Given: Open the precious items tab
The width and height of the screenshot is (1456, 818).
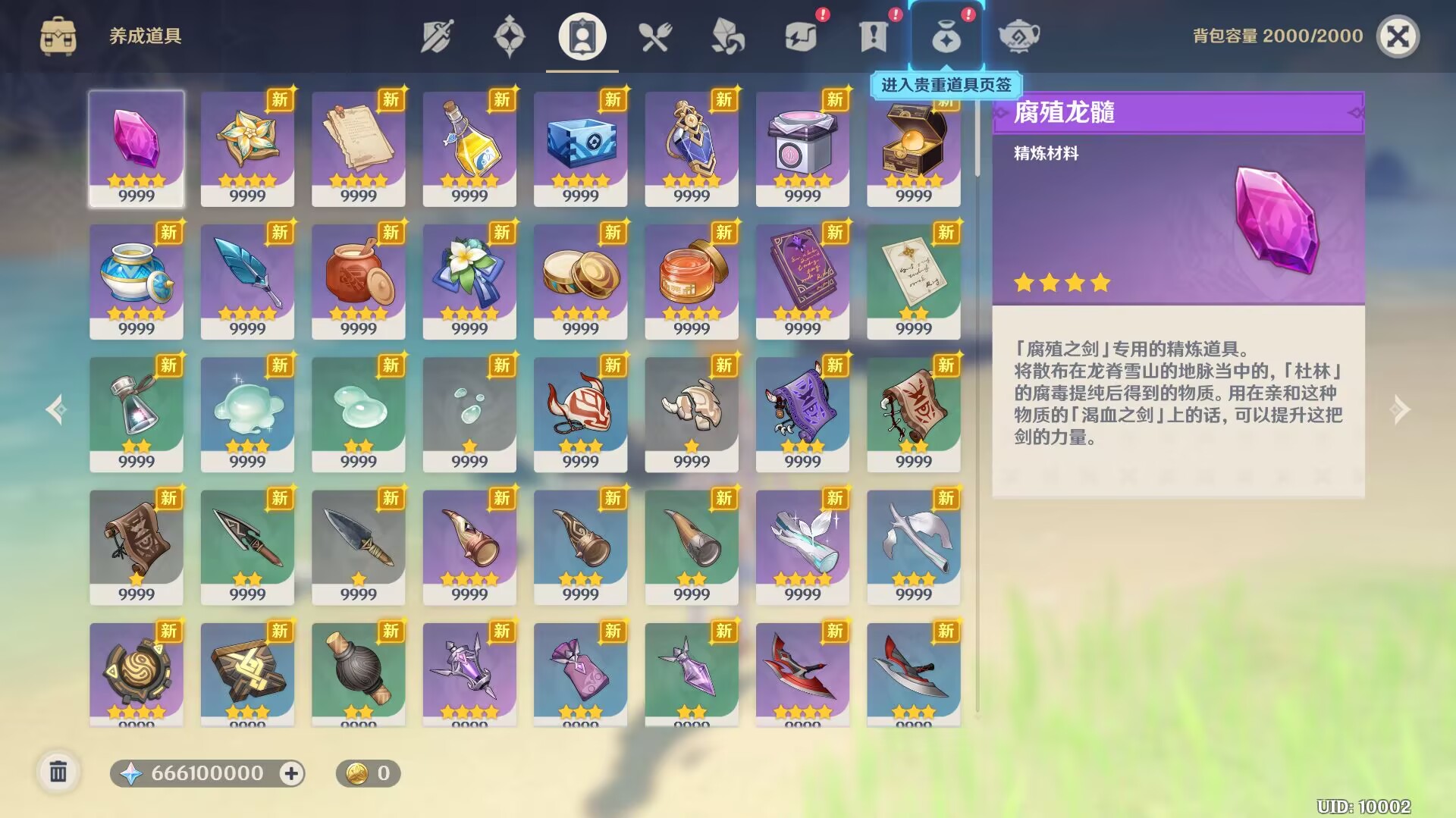Looking at the screenshot, I should (x=946, y=36).
